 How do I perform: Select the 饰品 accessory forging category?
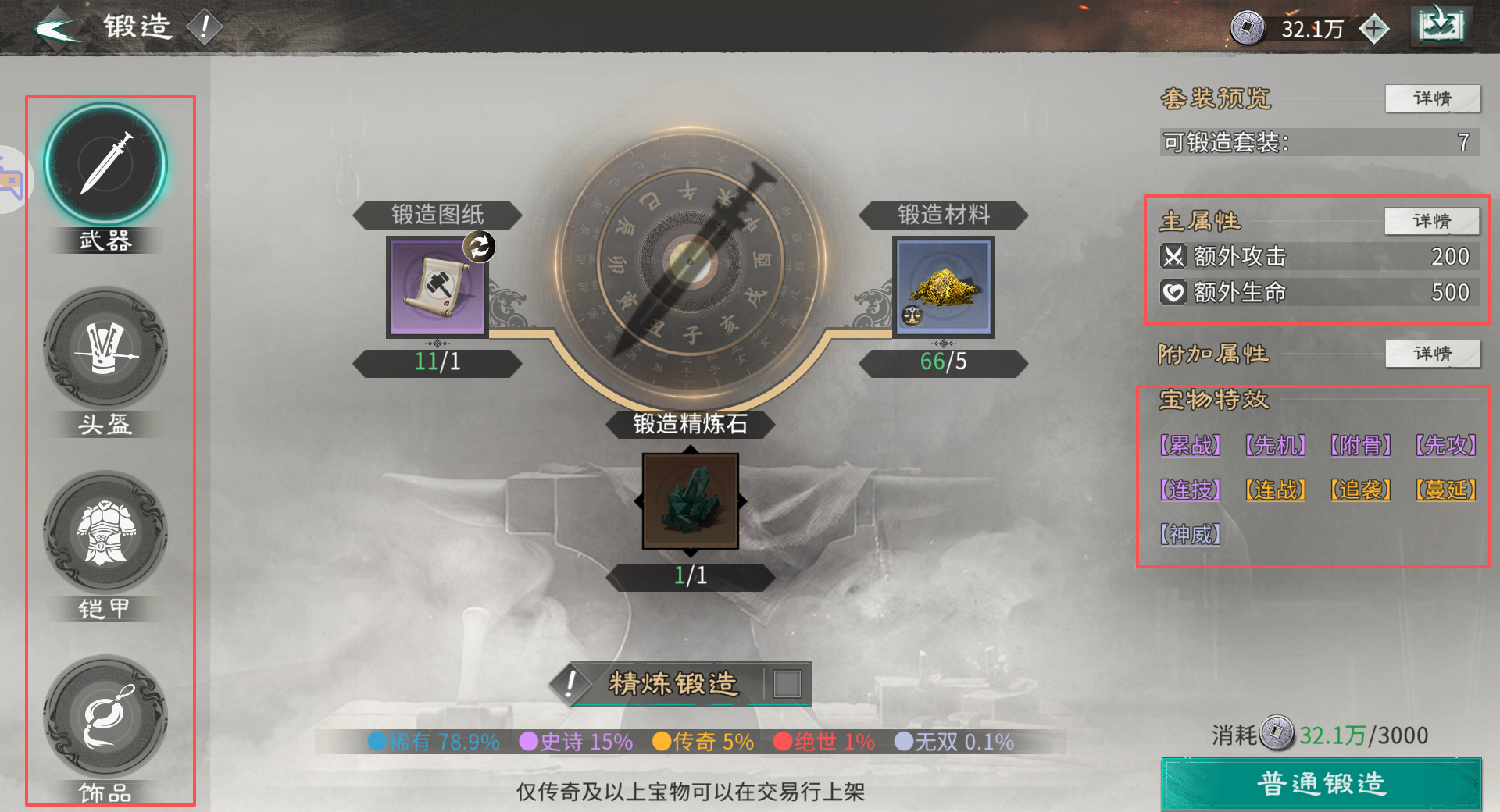(105, 718)
